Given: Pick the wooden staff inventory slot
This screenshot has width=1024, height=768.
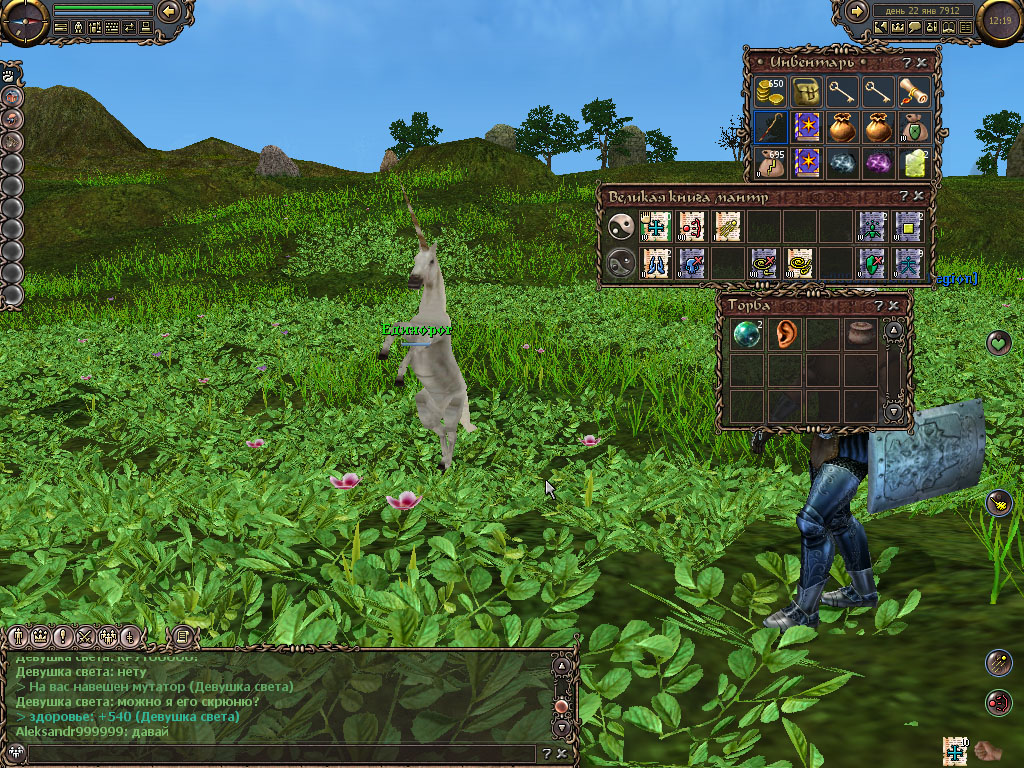Looking at the screenshot, I should [x=769, y=128].
